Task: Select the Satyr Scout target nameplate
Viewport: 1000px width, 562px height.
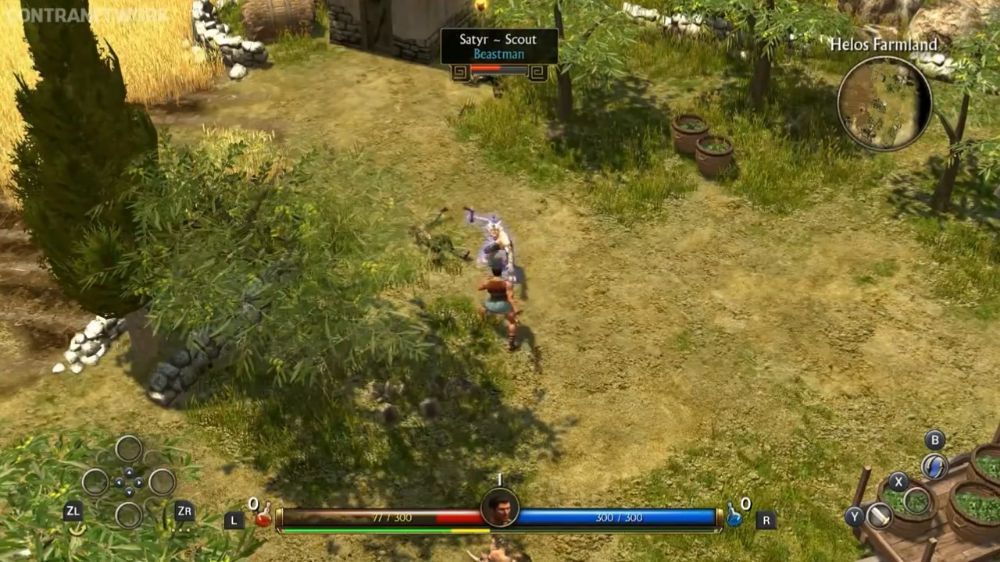Action: (499, 46)
